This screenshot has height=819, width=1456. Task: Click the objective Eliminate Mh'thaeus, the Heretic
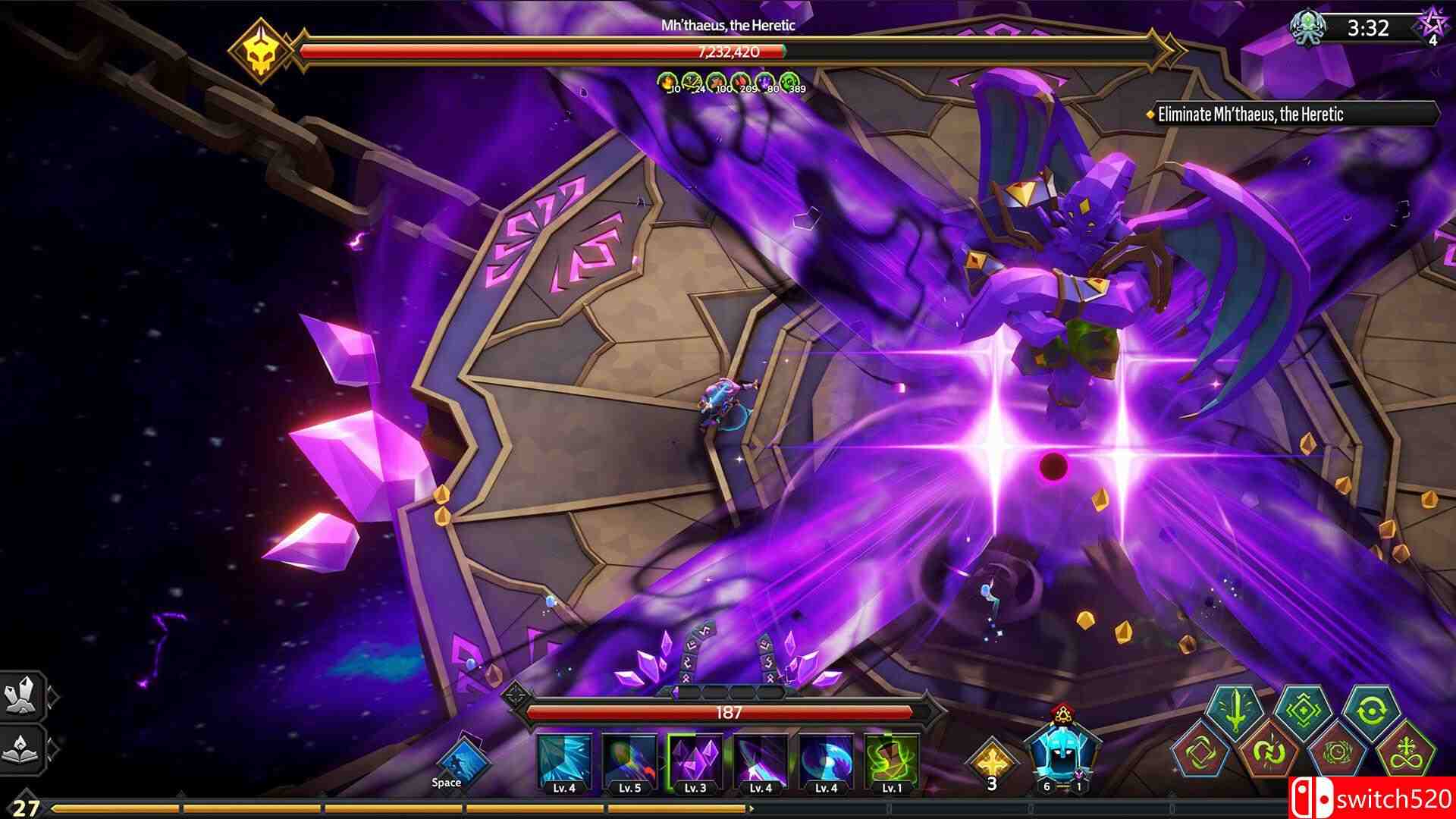pos(1249,115)
